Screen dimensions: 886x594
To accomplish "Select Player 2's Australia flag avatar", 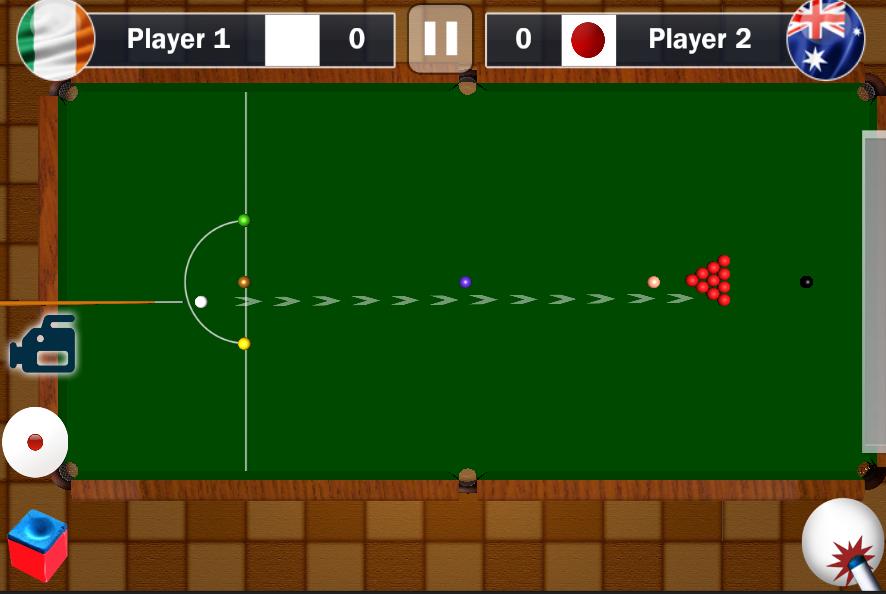I will point(825,38).
